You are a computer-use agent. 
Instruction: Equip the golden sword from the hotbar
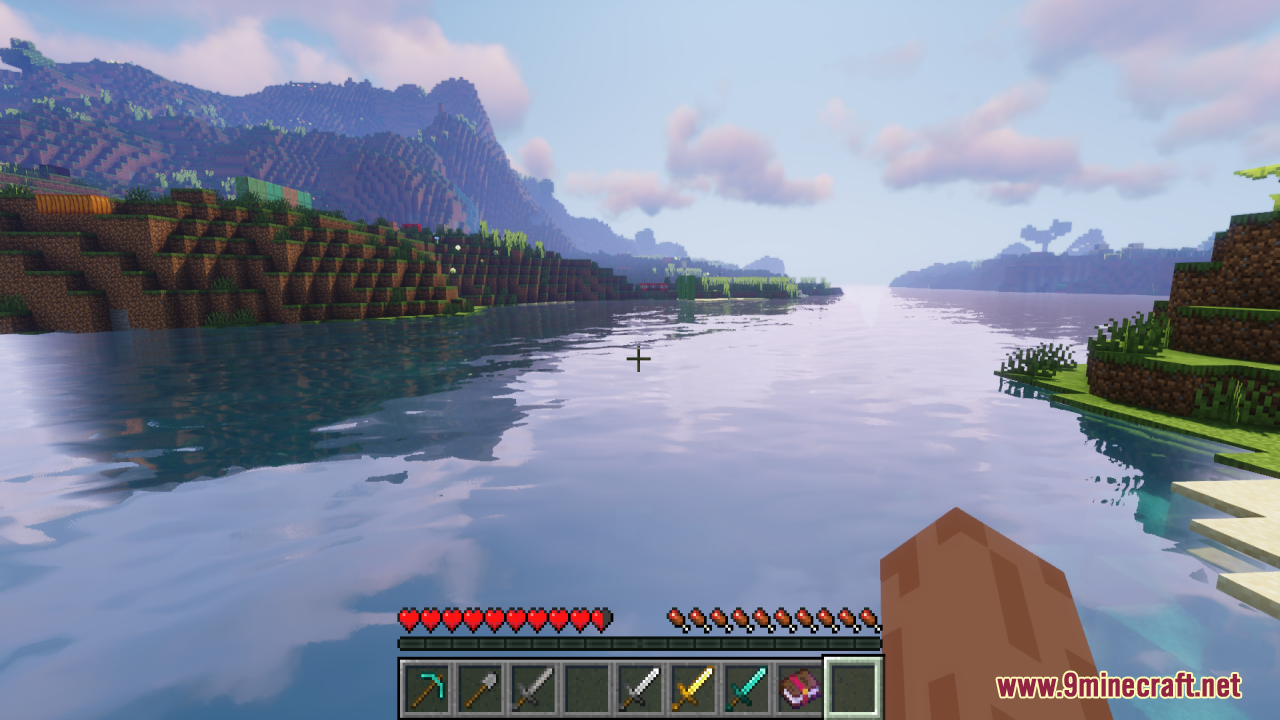[x=692, y=688]
